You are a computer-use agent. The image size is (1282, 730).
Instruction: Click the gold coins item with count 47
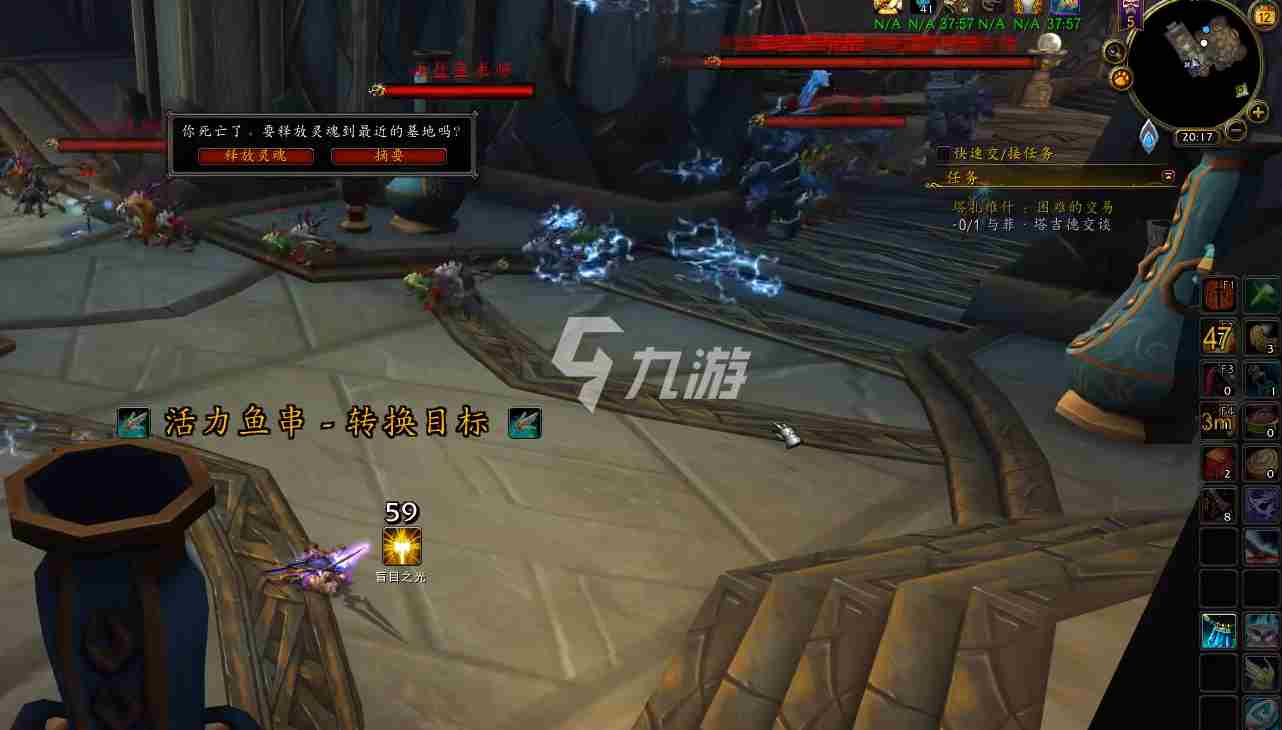point(1218,338)
